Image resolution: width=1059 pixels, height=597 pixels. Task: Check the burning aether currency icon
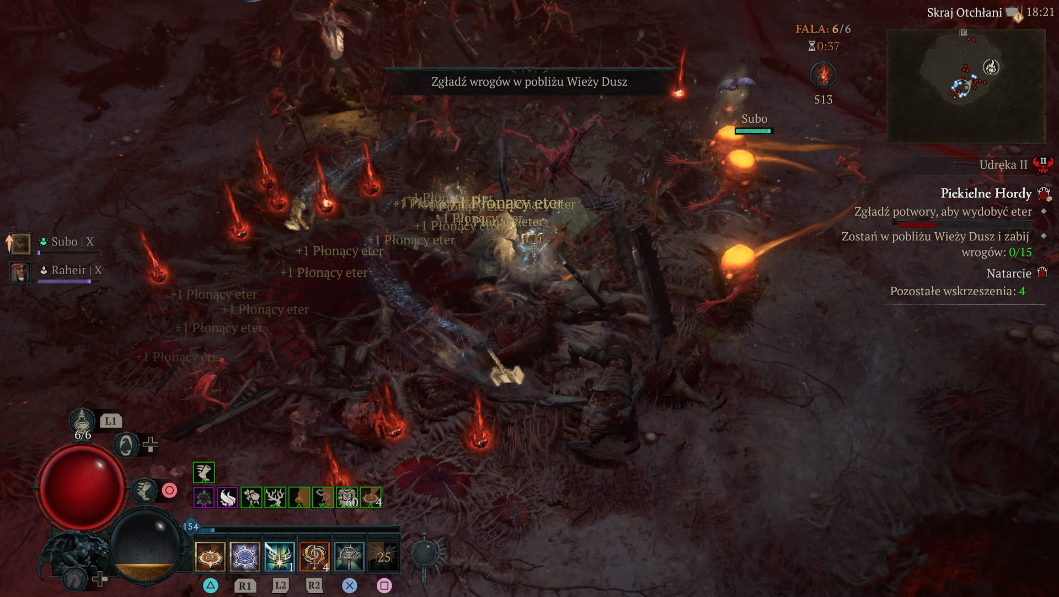[823, 74]
